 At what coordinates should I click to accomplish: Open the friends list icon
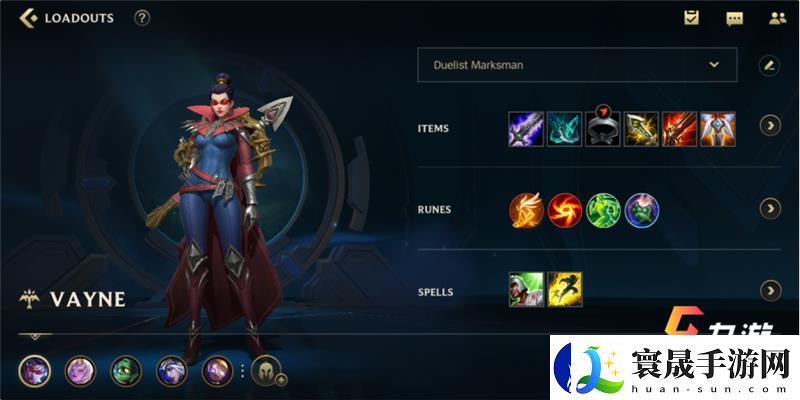777,18
